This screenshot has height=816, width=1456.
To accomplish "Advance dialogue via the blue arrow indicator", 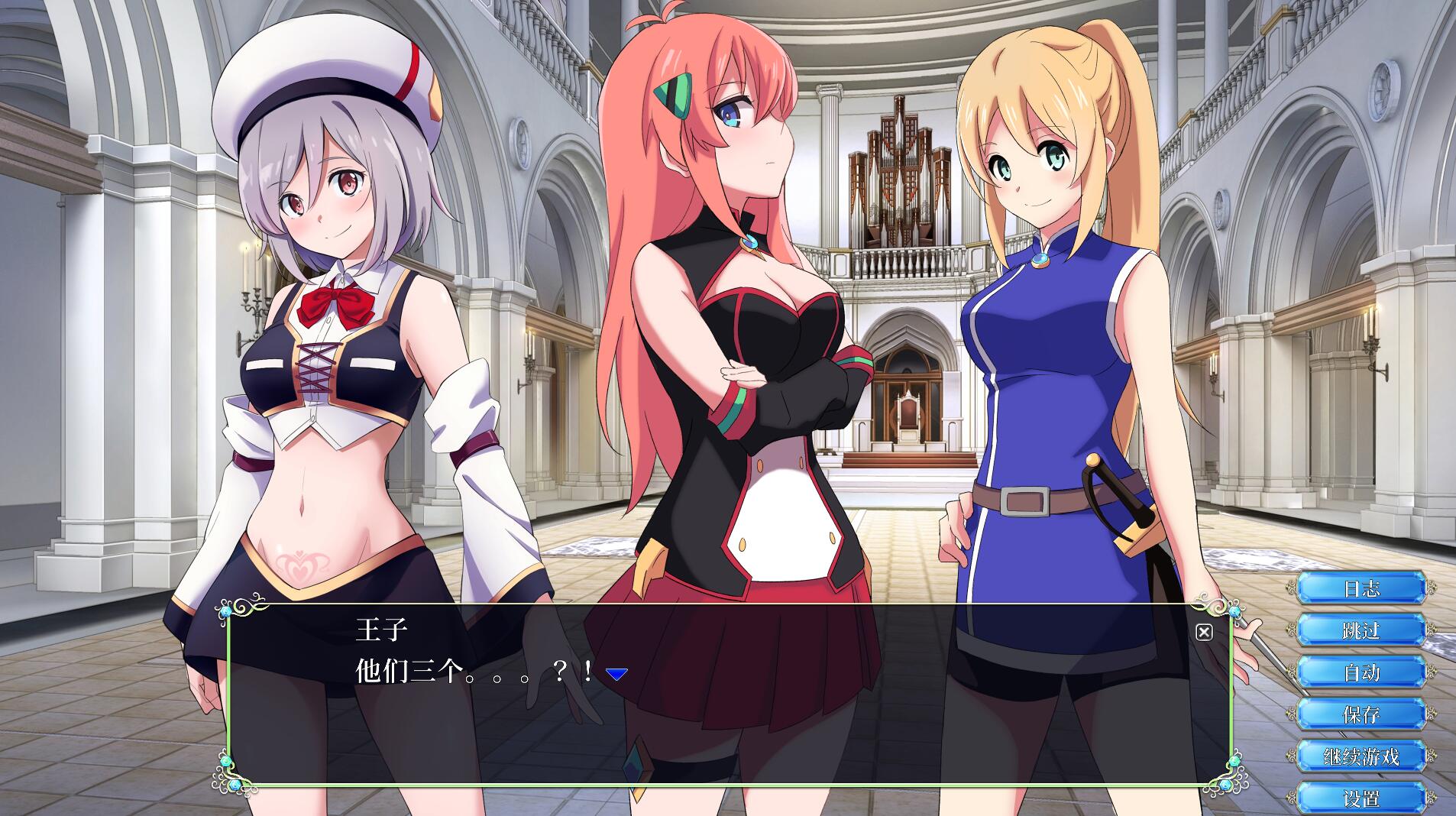I will click(x=616, y=673).
